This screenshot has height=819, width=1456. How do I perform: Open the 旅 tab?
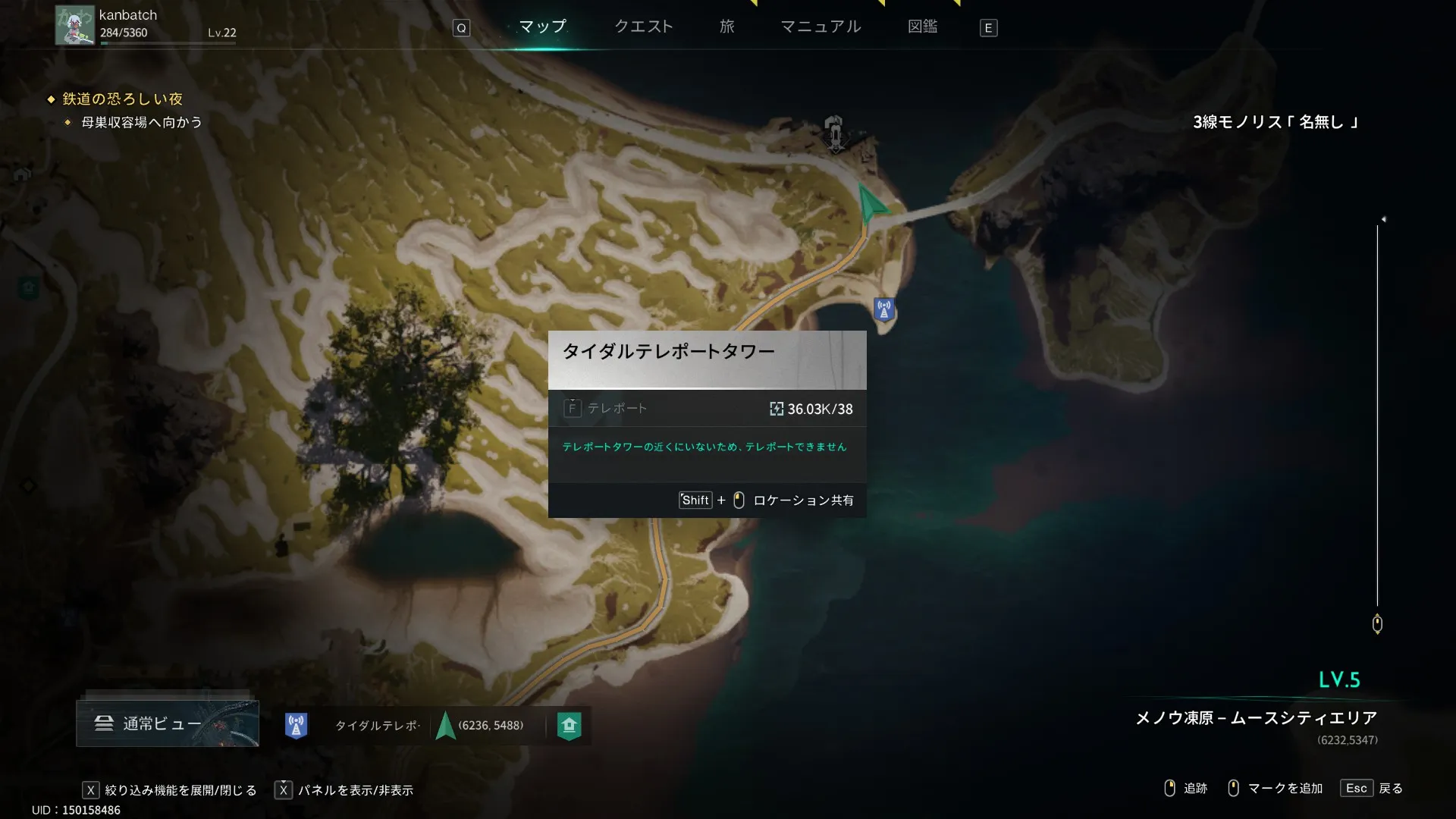coord(726,27)
